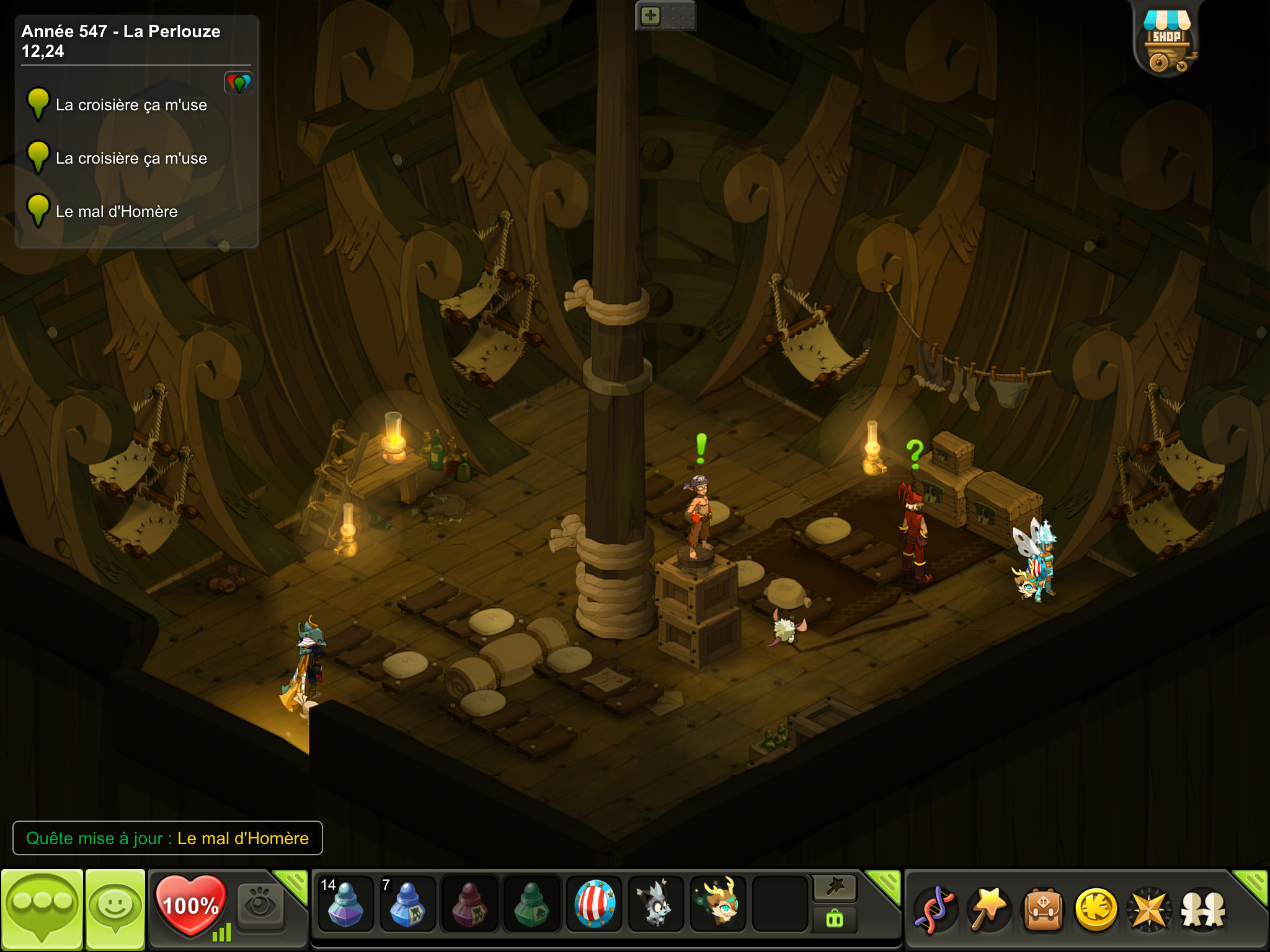The height and width of the screenshot is (952, 1270).
Task: Open the gold kama coin menu
Action: pyautogui.click(x=1096, y=909)
